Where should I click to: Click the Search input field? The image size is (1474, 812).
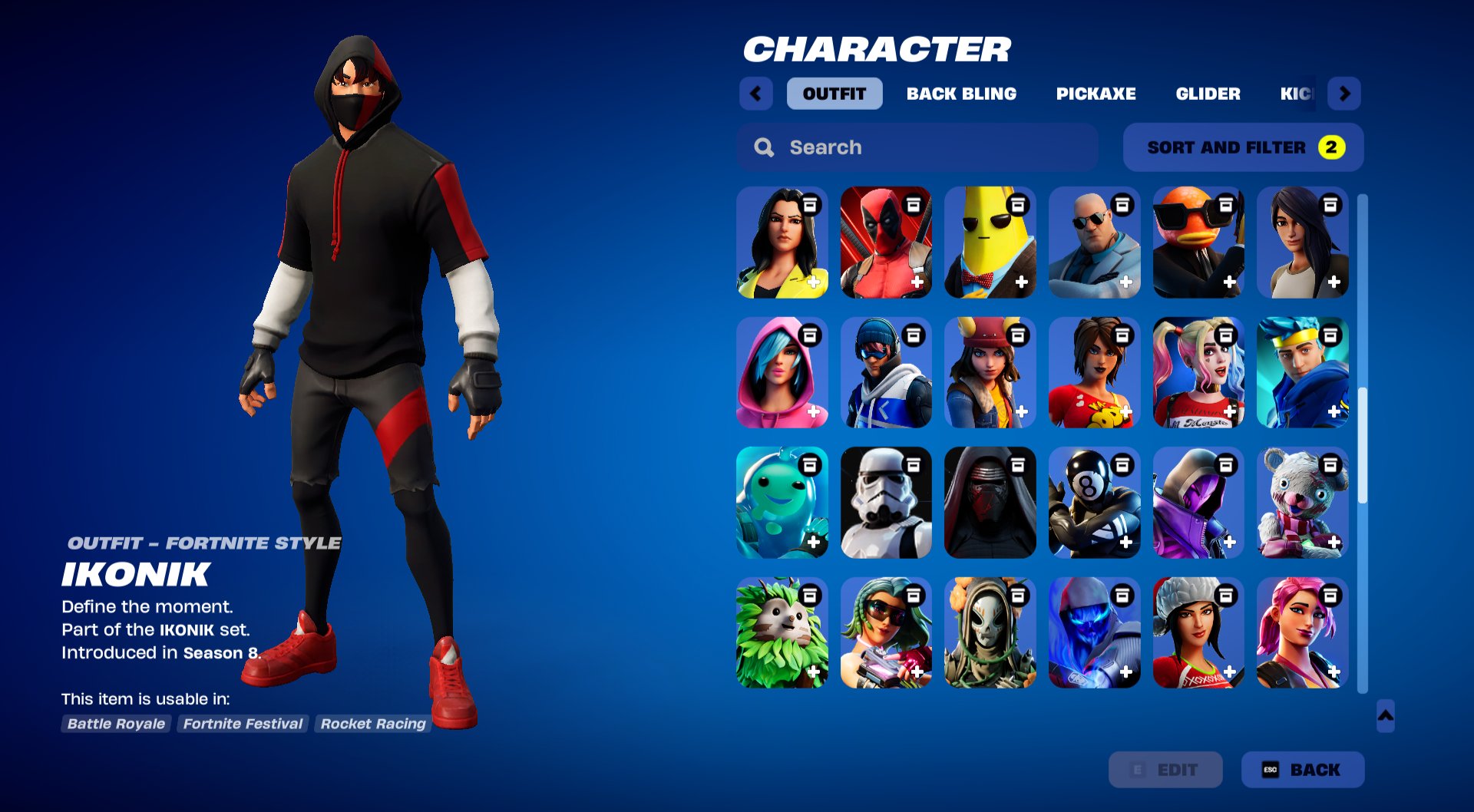(x=883, y=147)
